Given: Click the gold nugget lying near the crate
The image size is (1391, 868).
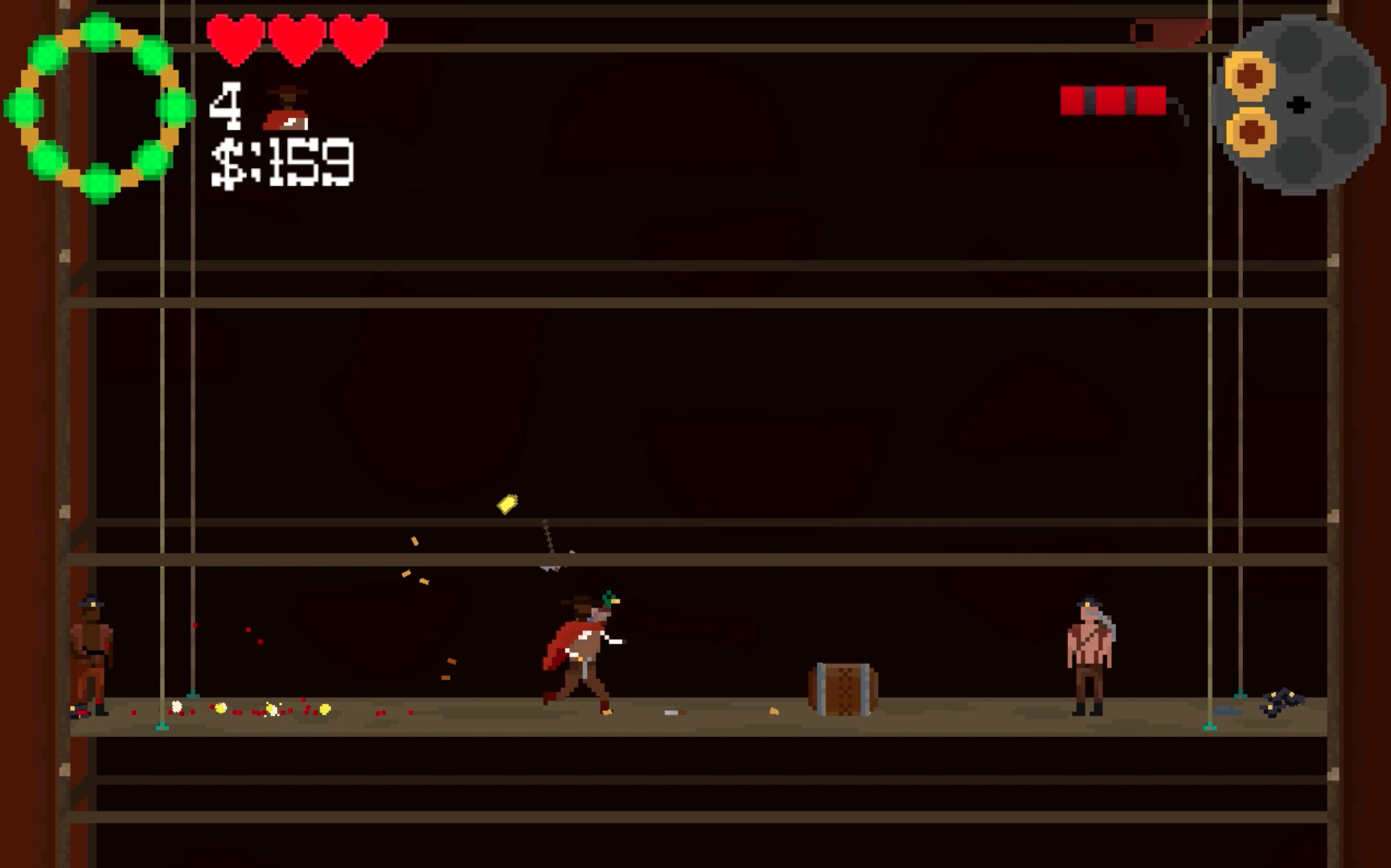Looking at the screenshot, I should tap(774, 711).
